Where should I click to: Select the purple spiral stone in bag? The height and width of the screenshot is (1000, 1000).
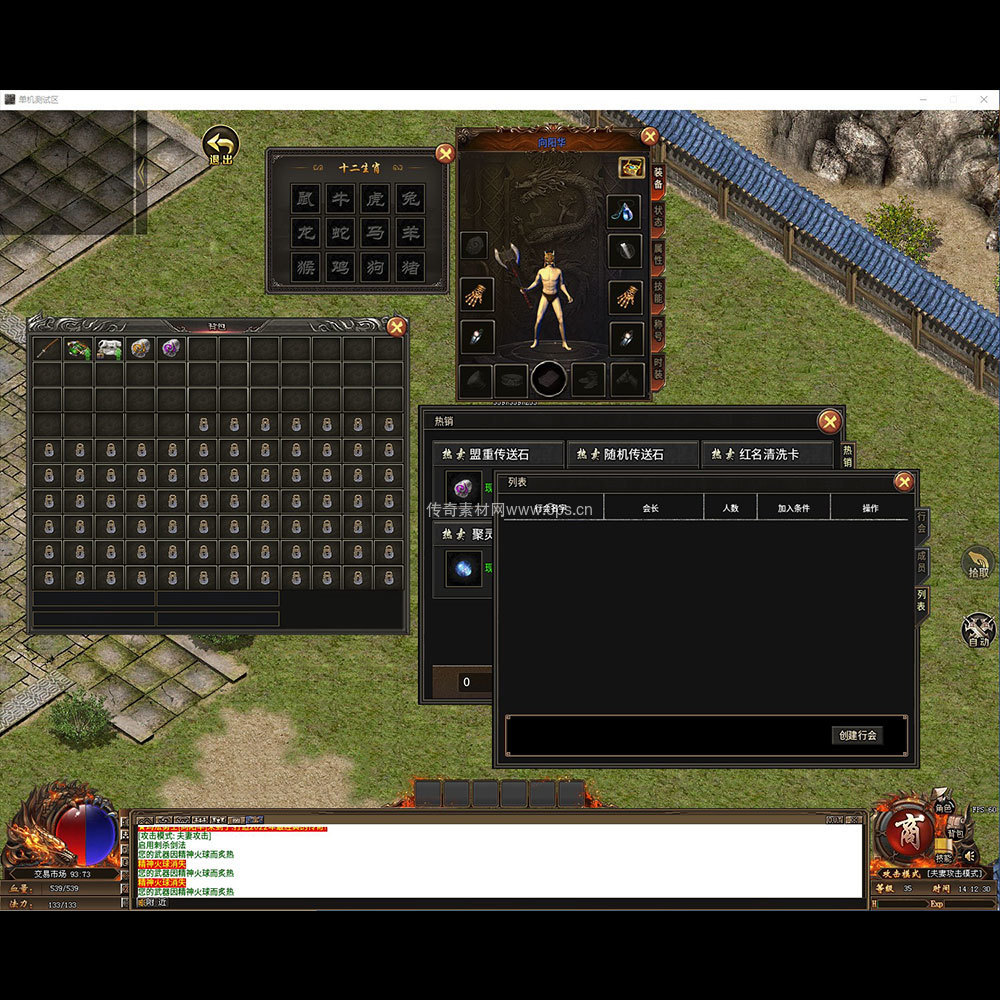(x=171, y=348)
